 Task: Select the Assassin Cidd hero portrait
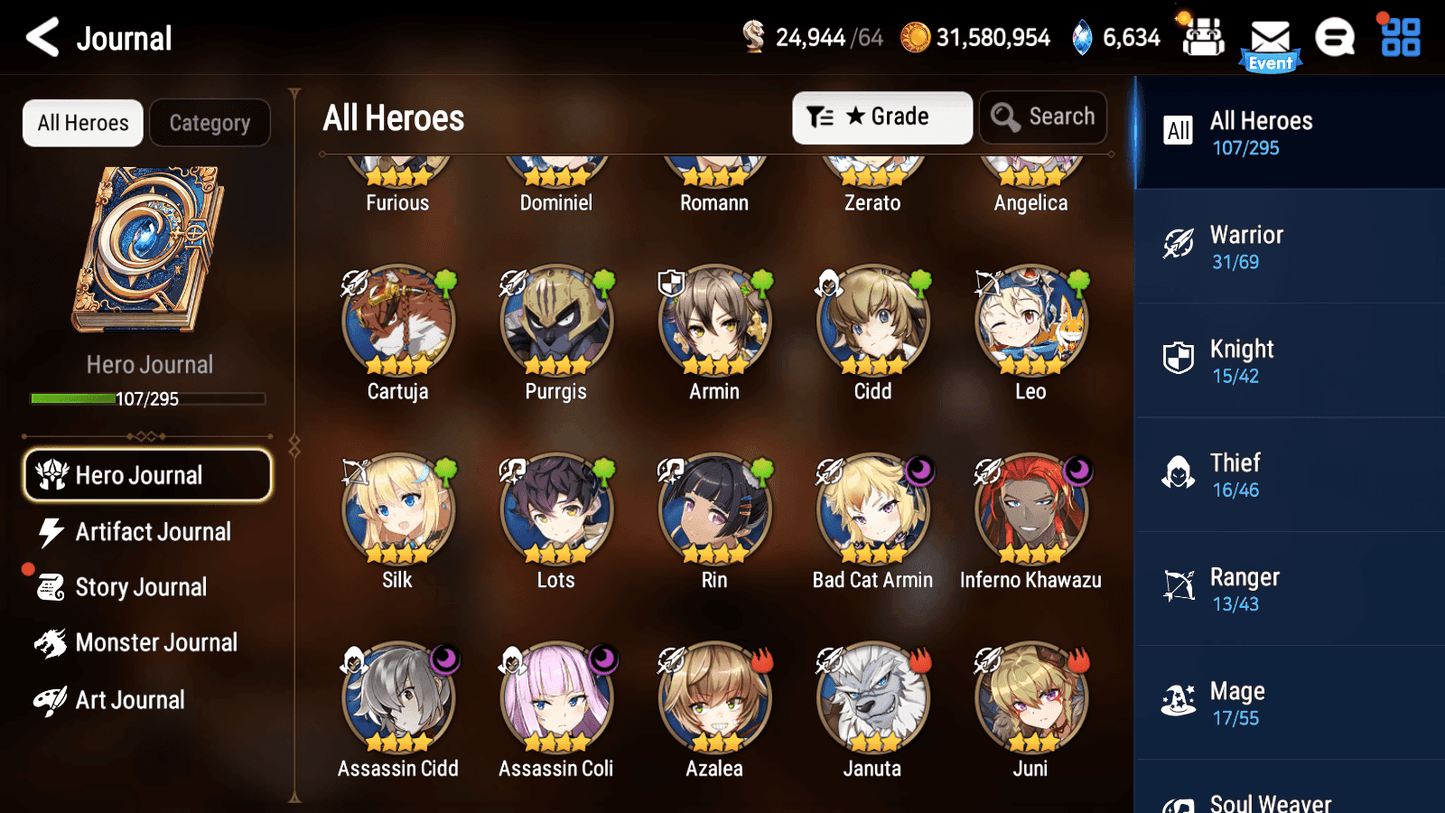(x=398, y=695)
